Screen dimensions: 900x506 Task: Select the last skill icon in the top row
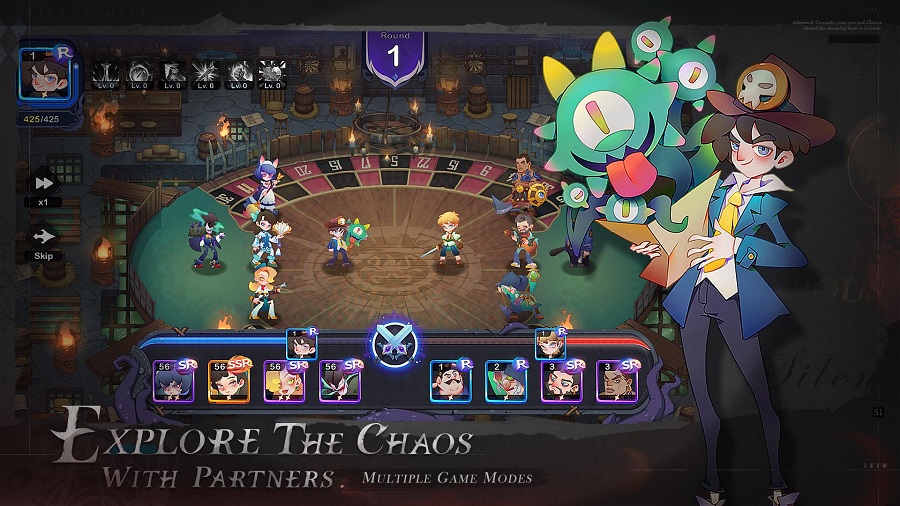pyautogui.click(x=272, y=73)
